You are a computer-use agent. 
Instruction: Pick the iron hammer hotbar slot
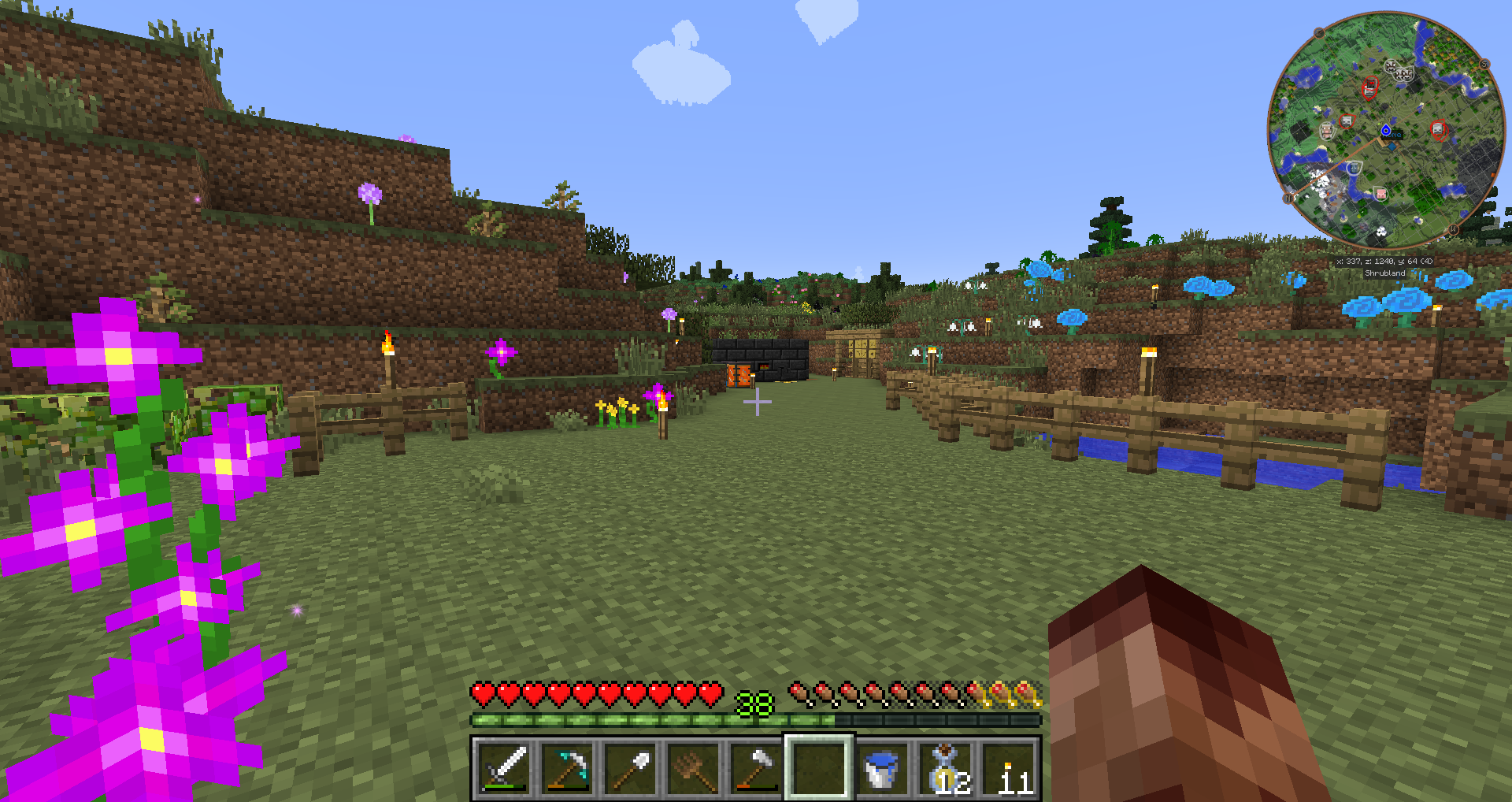[x=756, y=767]
